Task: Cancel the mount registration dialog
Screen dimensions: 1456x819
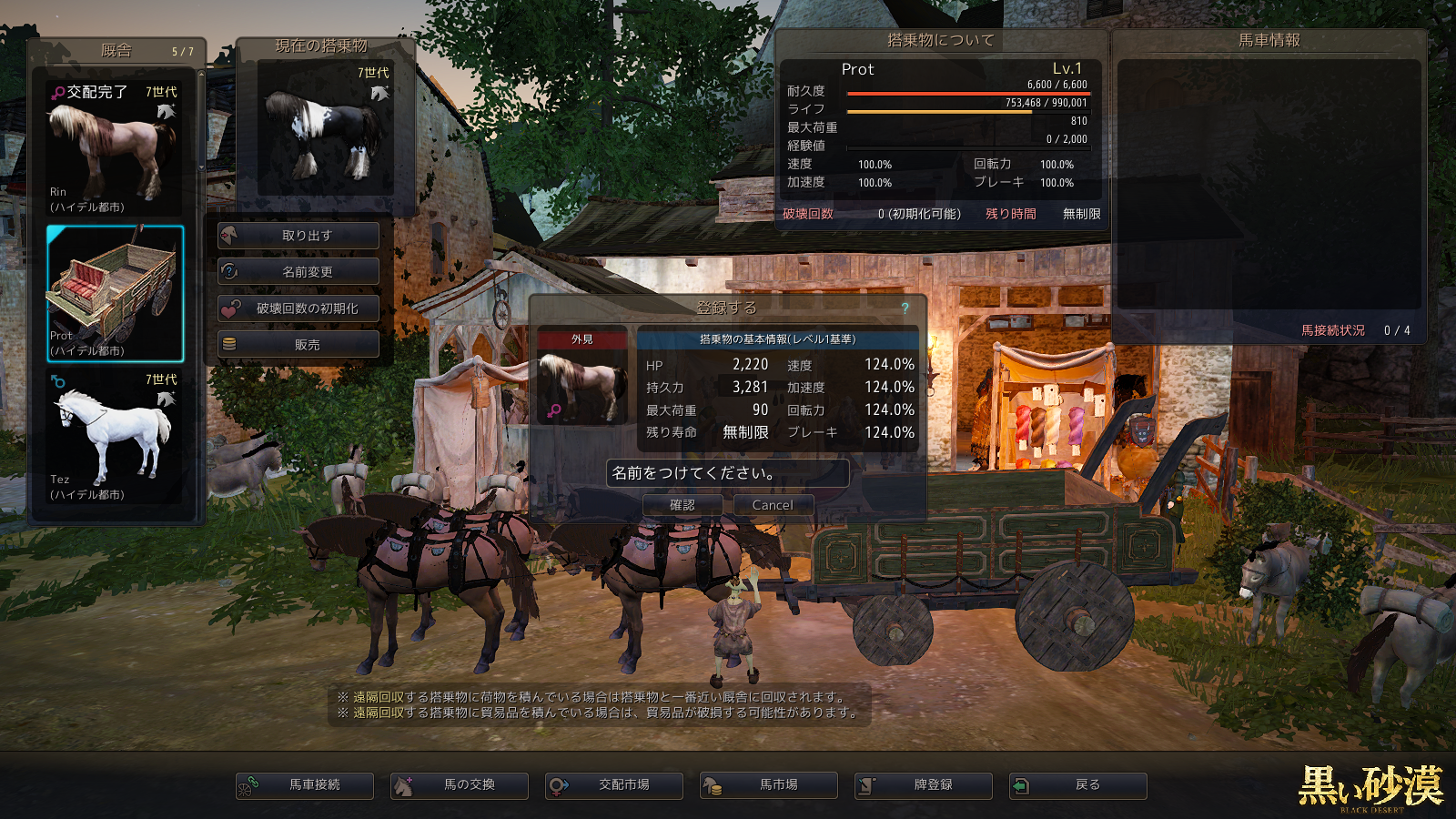Action: click(x=772, y=505)
